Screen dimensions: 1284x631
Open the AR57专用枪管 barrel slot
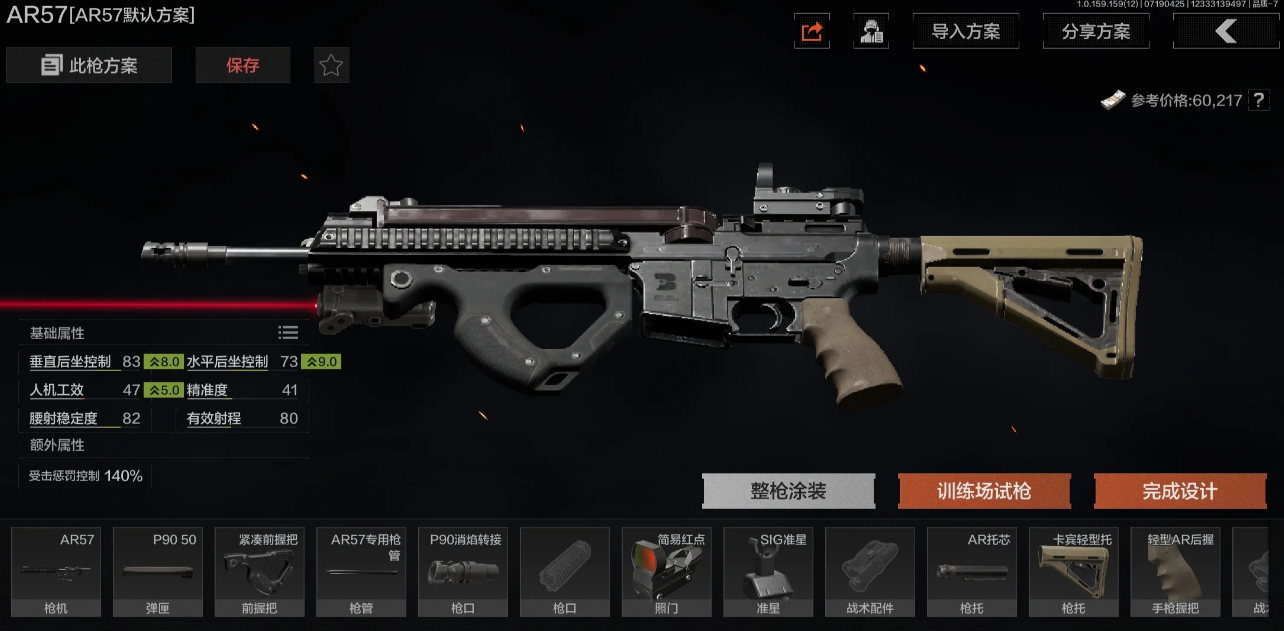coord(361,572)
